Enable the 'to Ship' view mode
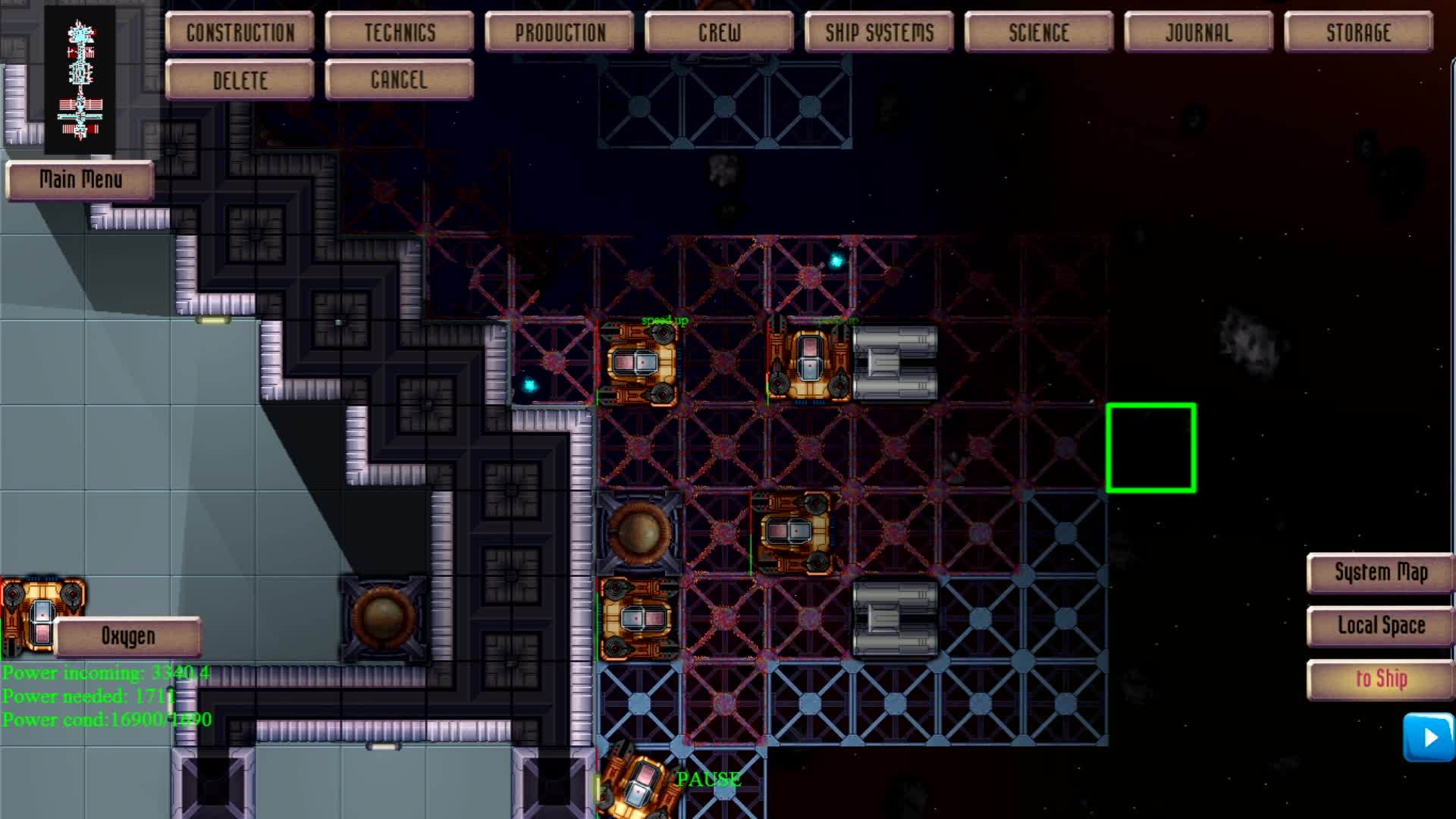1456x819 pixels. 1379,679
